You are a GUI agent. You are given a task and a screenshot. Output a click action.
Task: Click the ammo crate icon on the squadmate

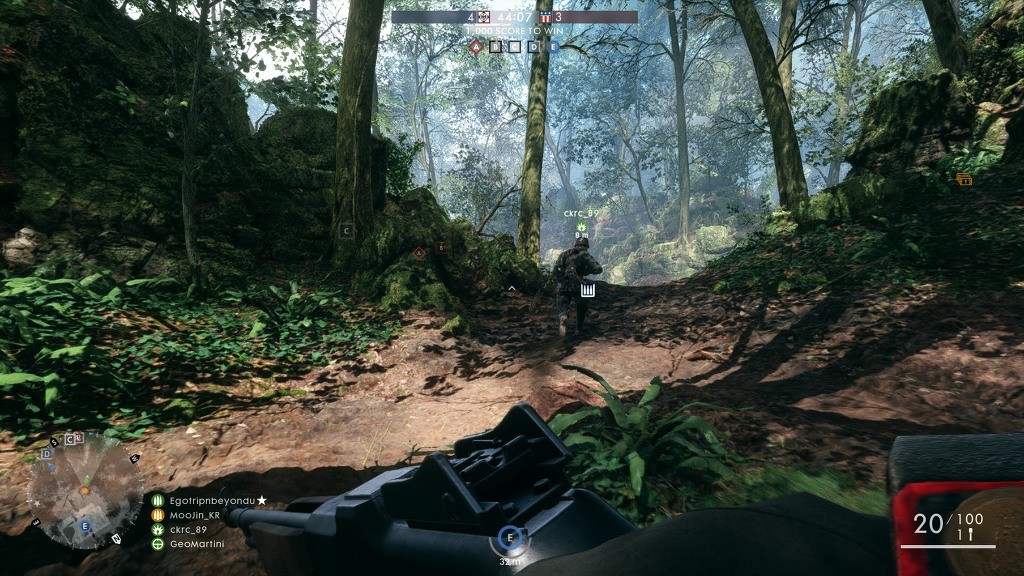click(x=588, y=290)
